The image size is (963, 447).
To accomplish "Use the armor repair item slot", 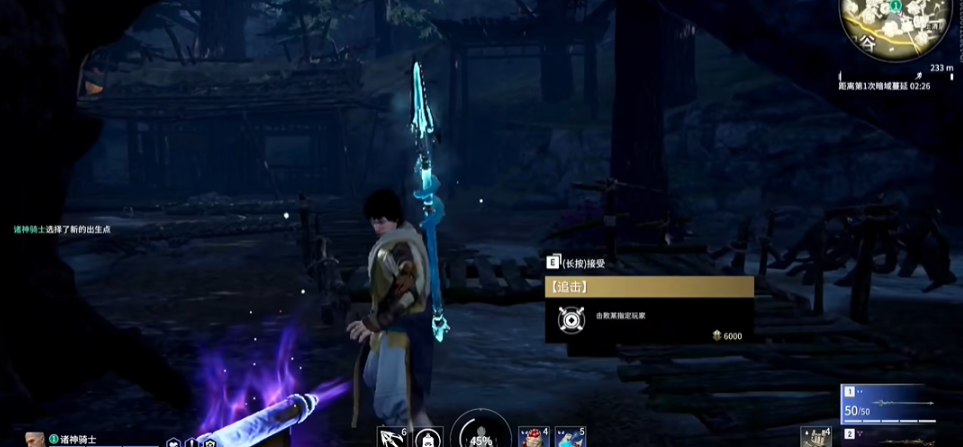I will tap(428, 438).
